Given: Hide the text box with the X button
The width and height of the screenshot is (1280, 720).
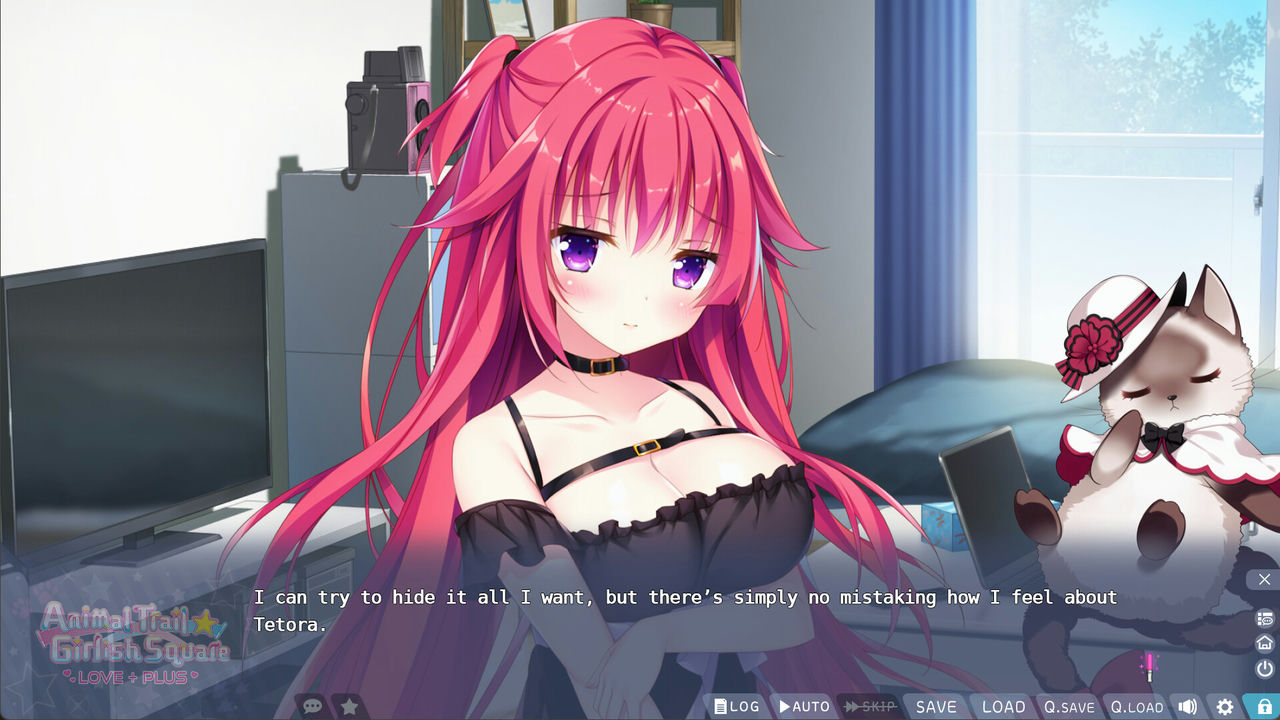Looking at the screenshot, I should click(1263, 580).
